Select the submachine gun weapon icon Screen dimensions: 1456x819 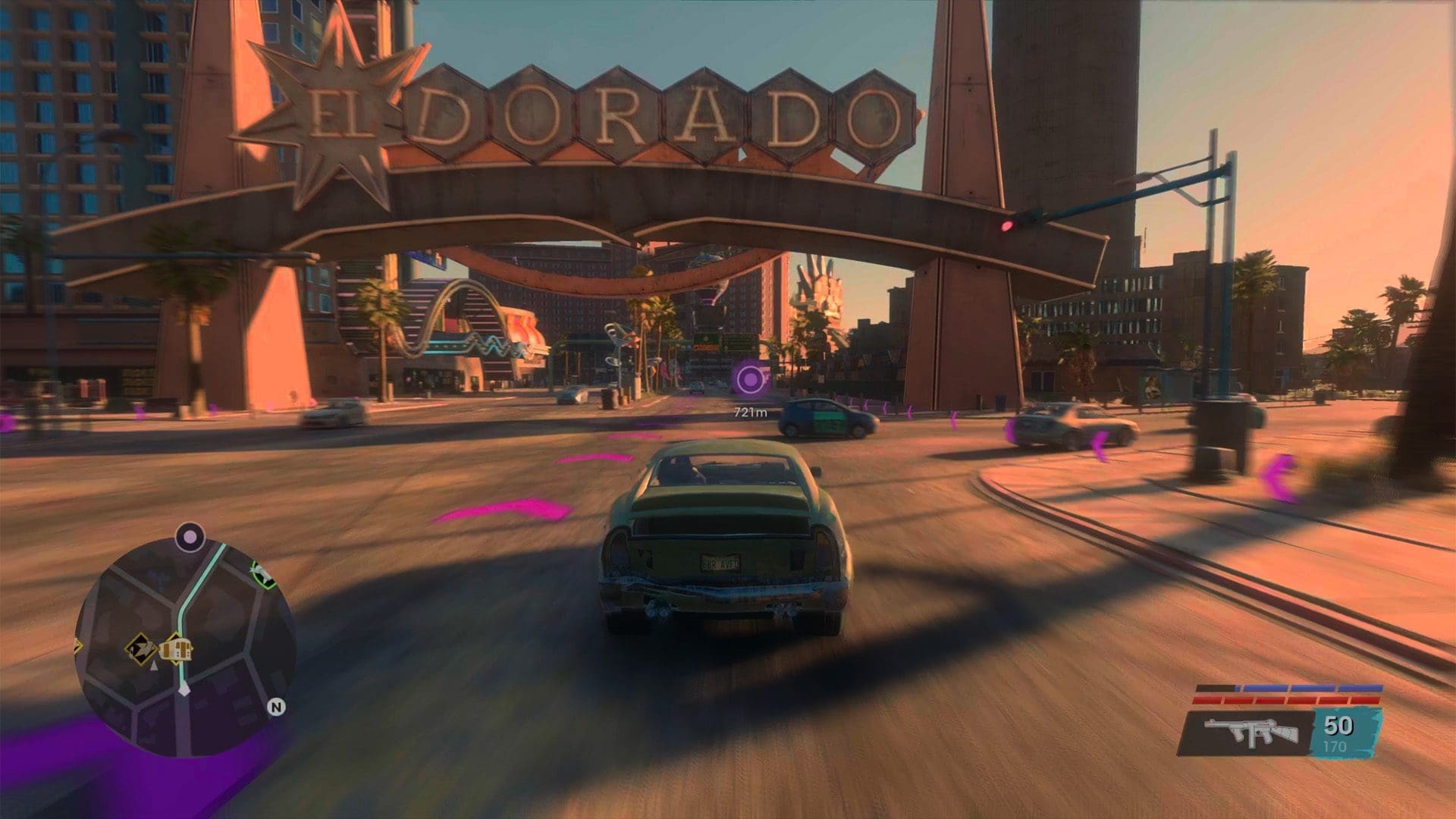[x=1250, y=732]
